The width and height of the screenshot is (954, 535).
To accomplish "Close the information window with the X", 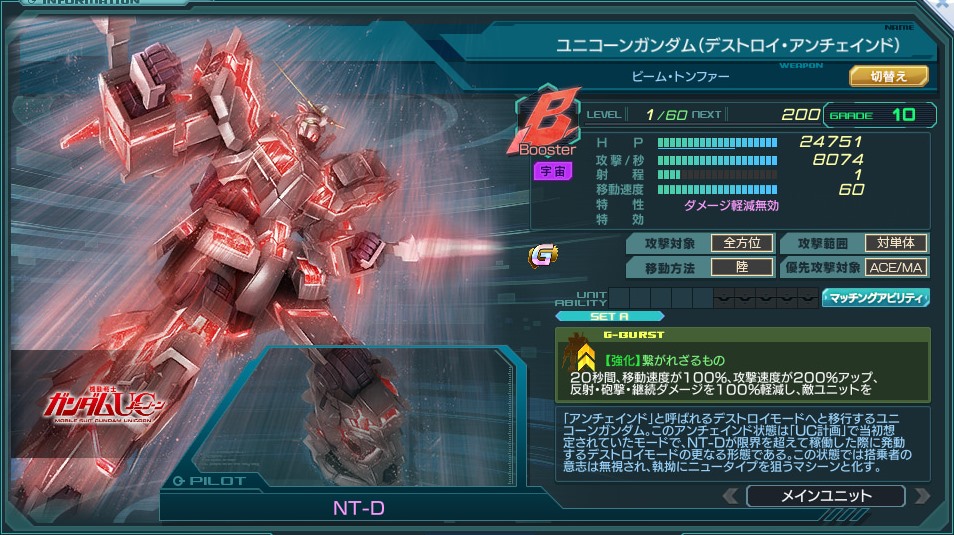I will [x=944, y=5].
